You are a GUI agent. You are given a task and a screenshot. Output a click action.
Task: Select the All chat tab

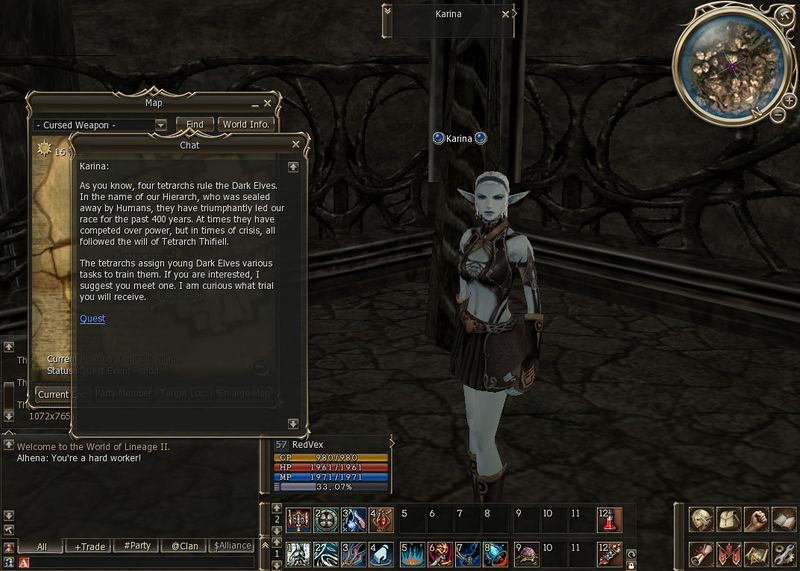coord(42,546)
